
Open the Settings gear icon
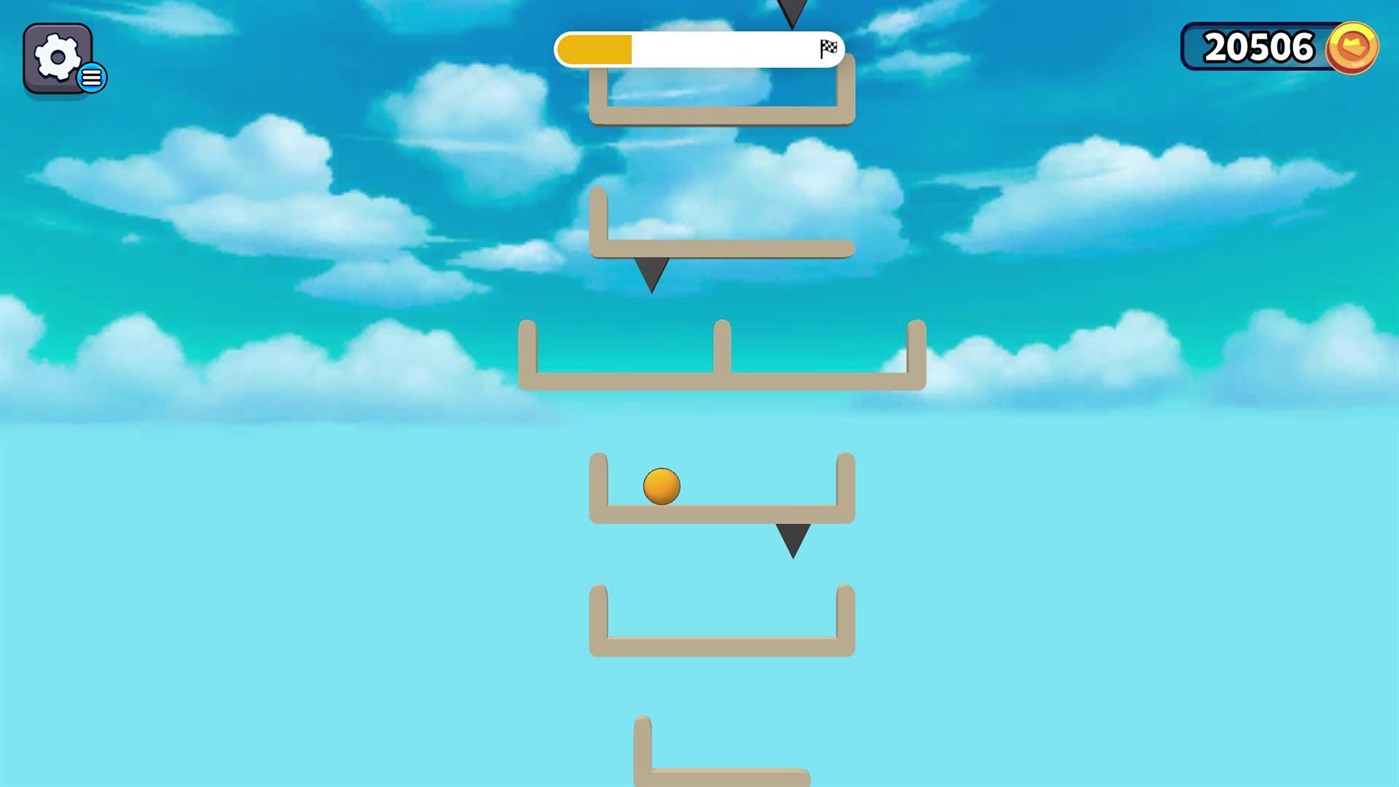[56, 55]
